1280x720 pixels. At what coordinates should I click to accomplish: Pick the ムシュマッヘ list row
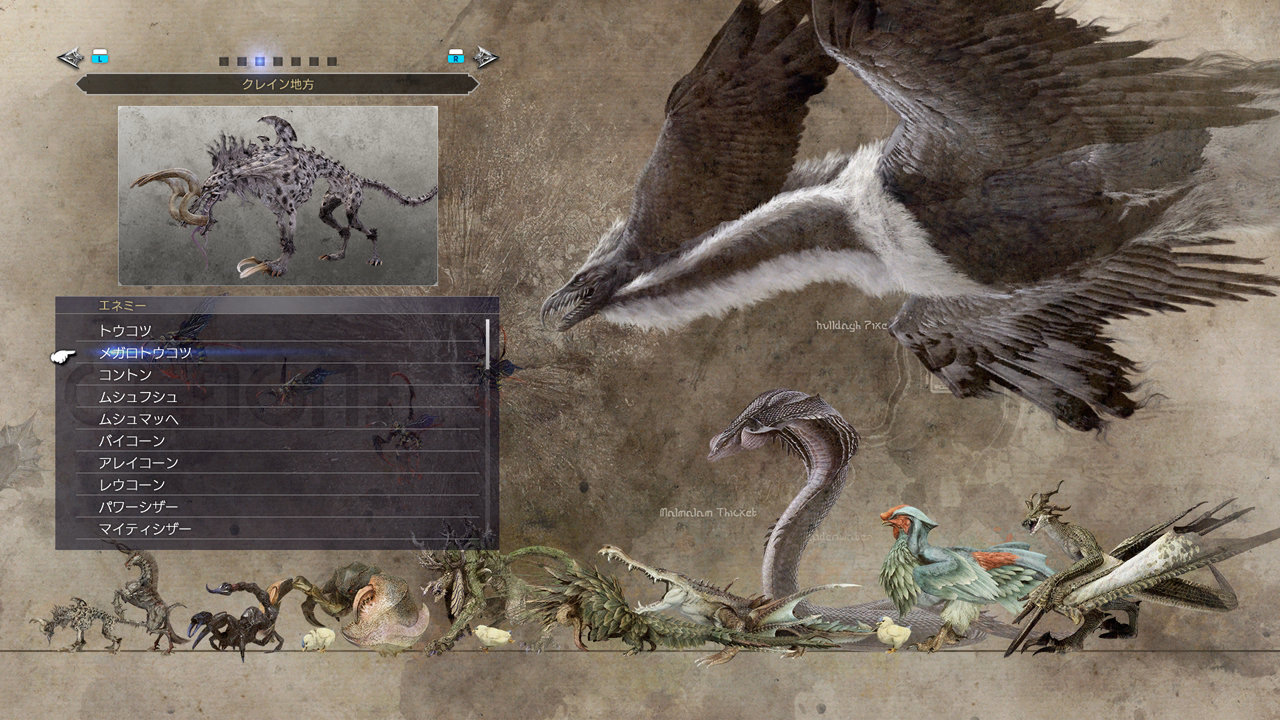pyautogui.click(x=138, y=419)
